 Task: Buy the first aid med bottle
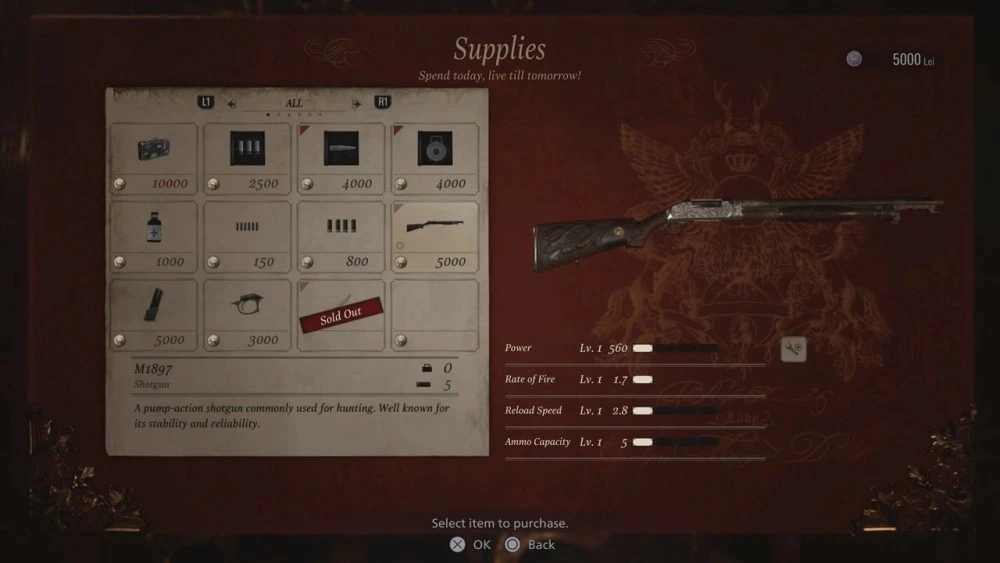coord(153,236)
